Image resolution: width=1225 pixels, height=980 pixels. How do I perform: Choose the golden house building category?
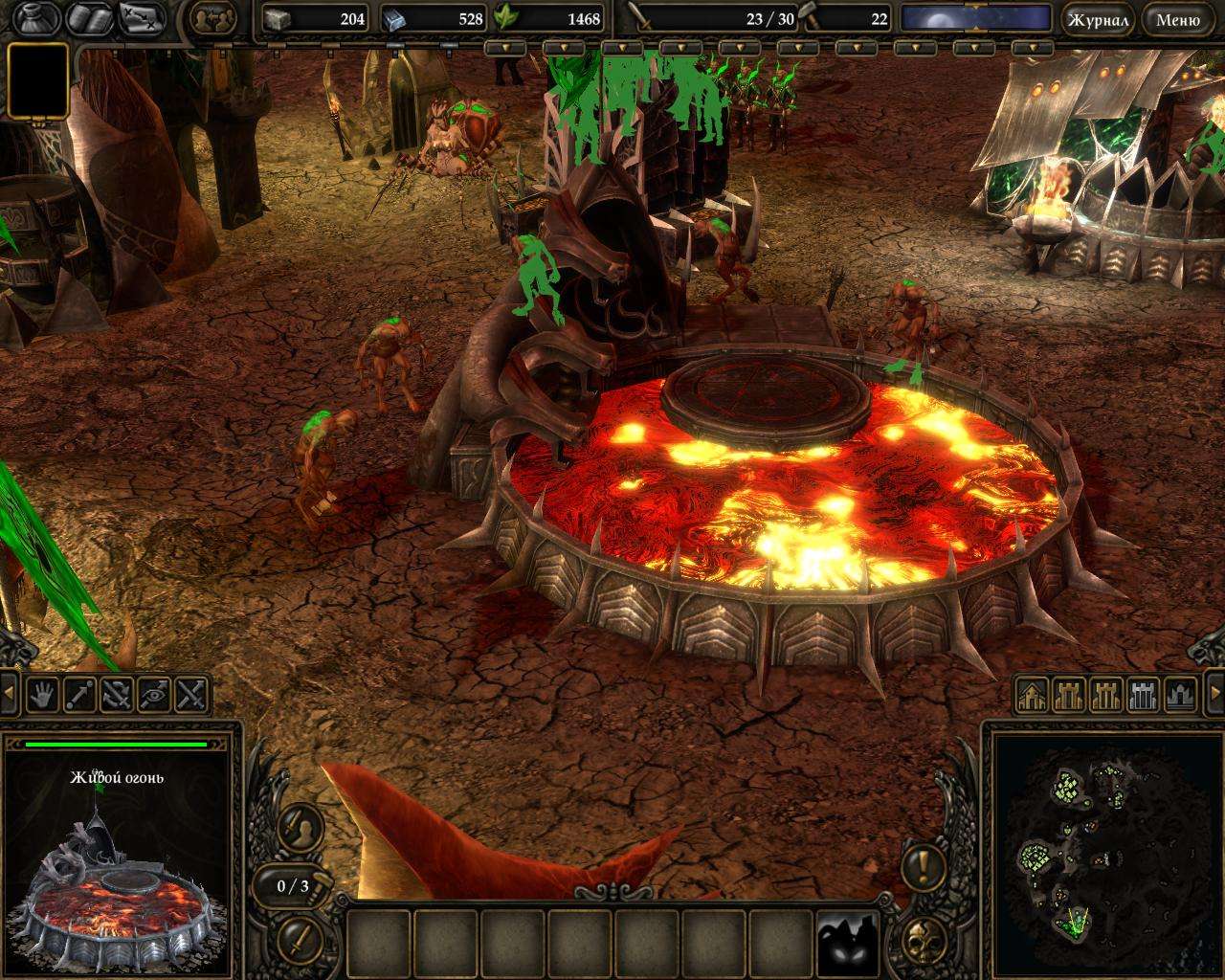[1032, 694]
